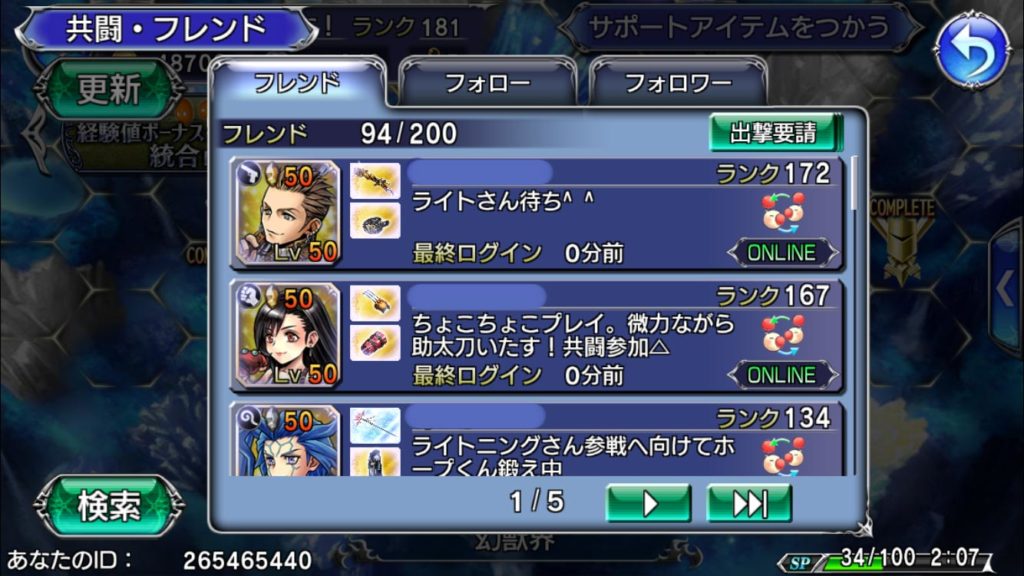Jump to the last friend list page

[x=748, y=503]
